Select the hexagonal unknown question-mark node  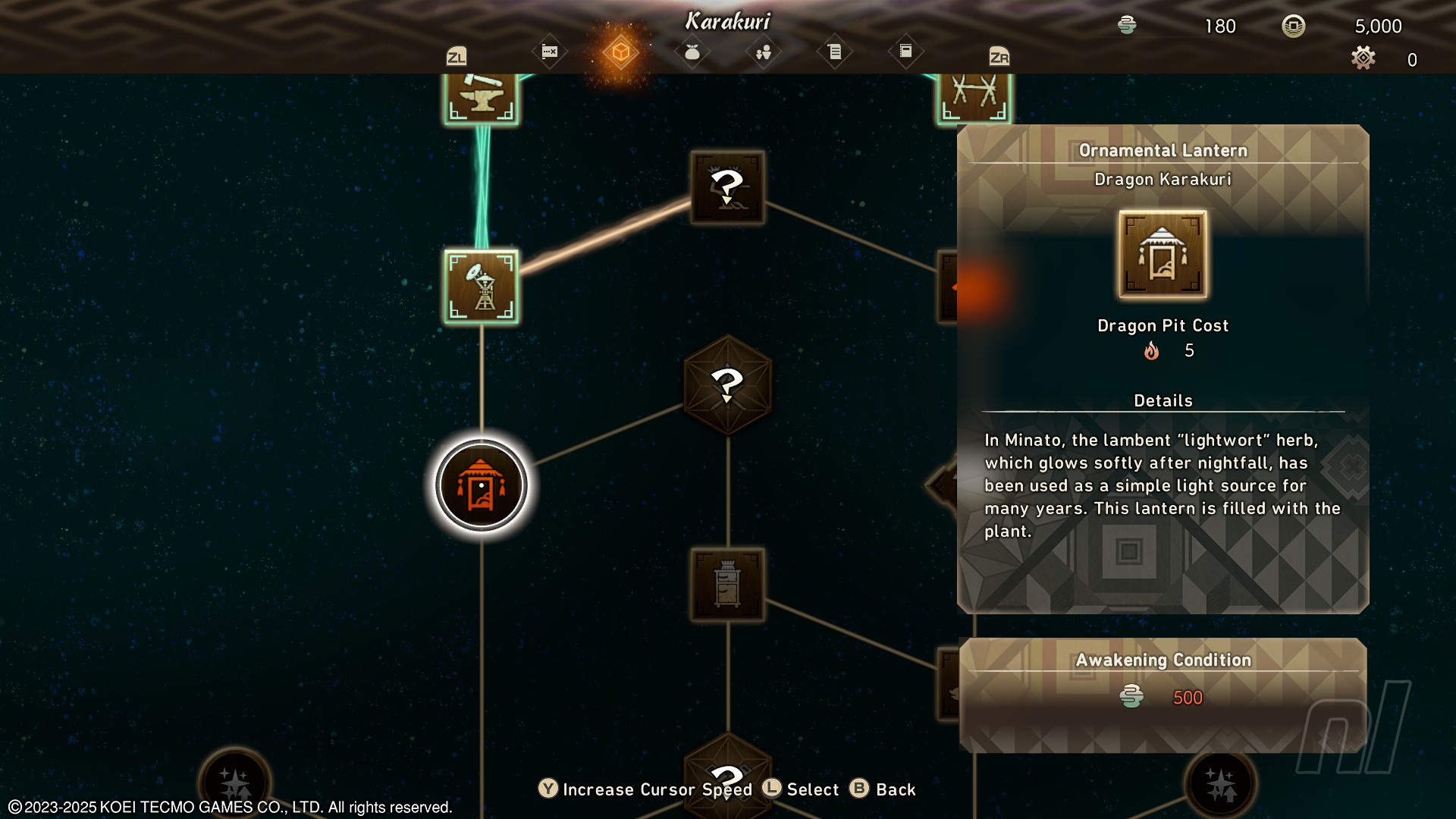tap(727, 384)
